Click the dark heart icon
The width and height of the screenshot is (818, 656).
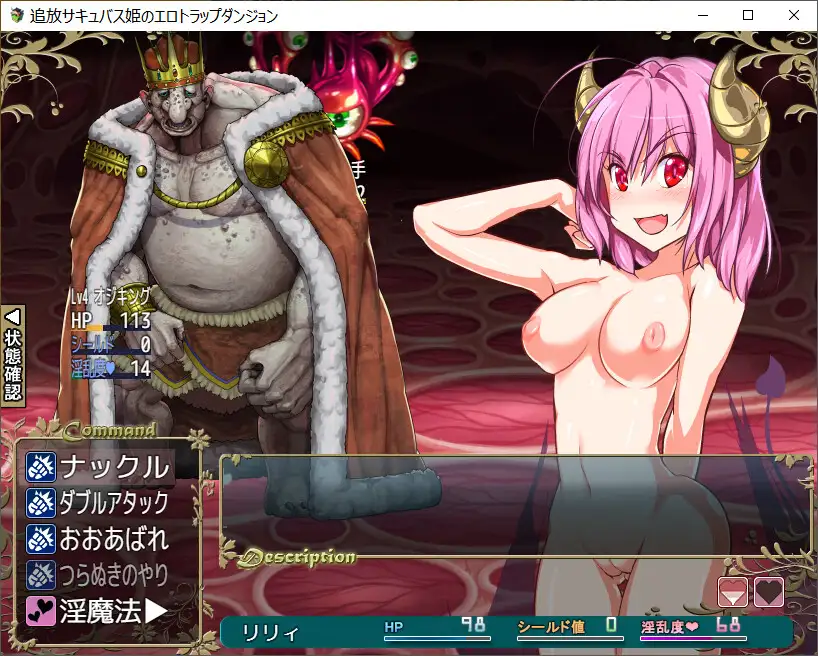[x=768, y=592]
